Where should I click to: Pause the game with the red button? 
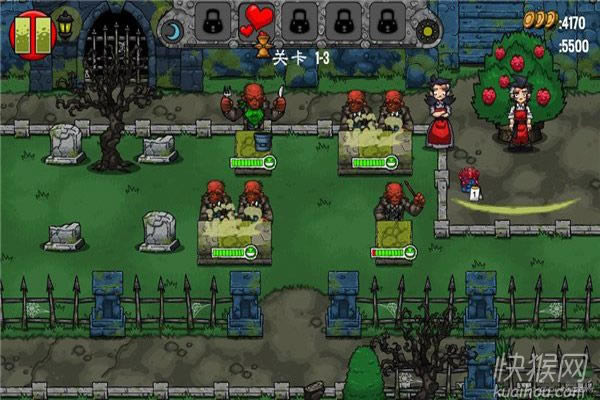pos(29,30)
